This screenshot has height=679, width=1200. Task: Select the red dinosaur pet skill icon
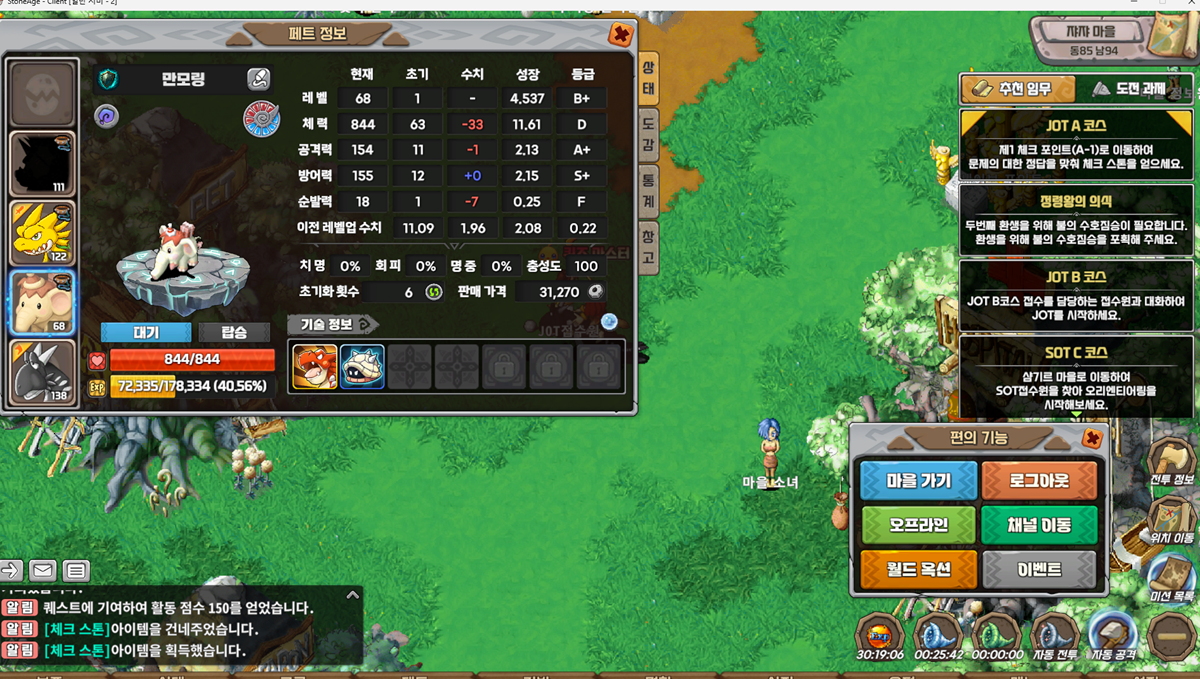click(x=314, y=367)
